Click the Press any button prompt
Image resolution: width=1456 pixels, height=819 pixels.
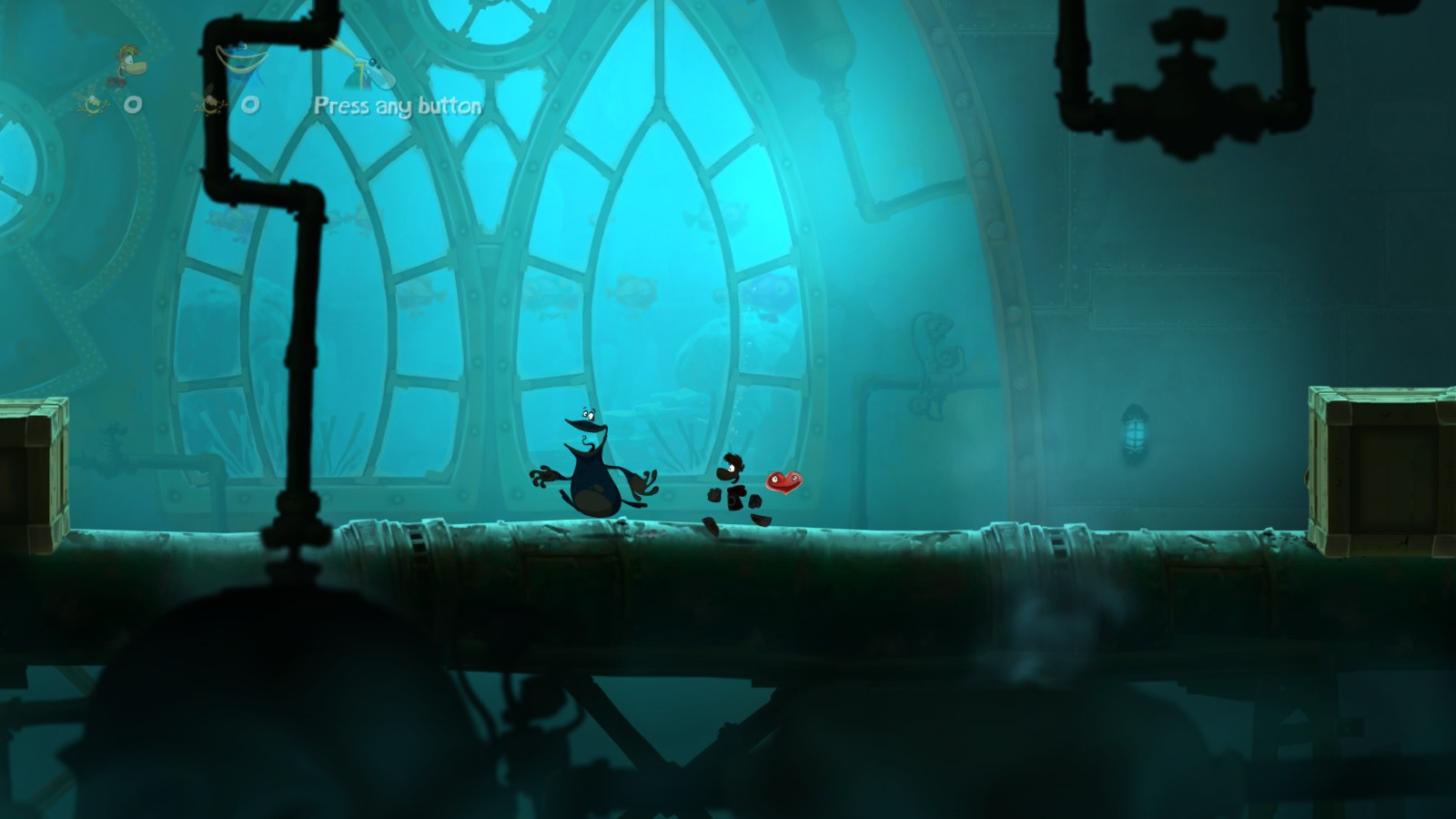coord(398,106)
